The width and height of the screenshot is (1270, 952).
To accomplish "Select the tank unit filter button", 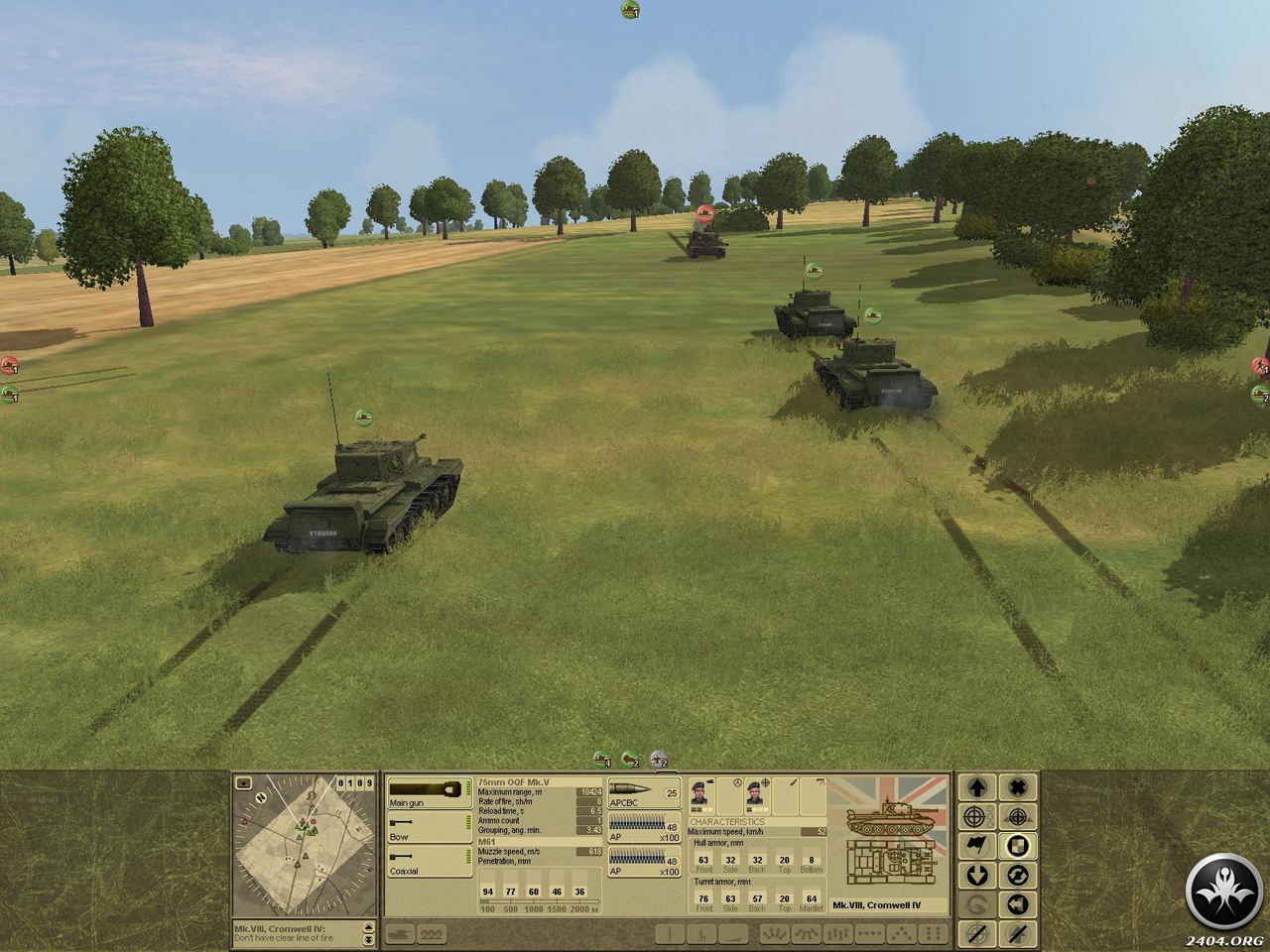I will (x=401, y=934).
